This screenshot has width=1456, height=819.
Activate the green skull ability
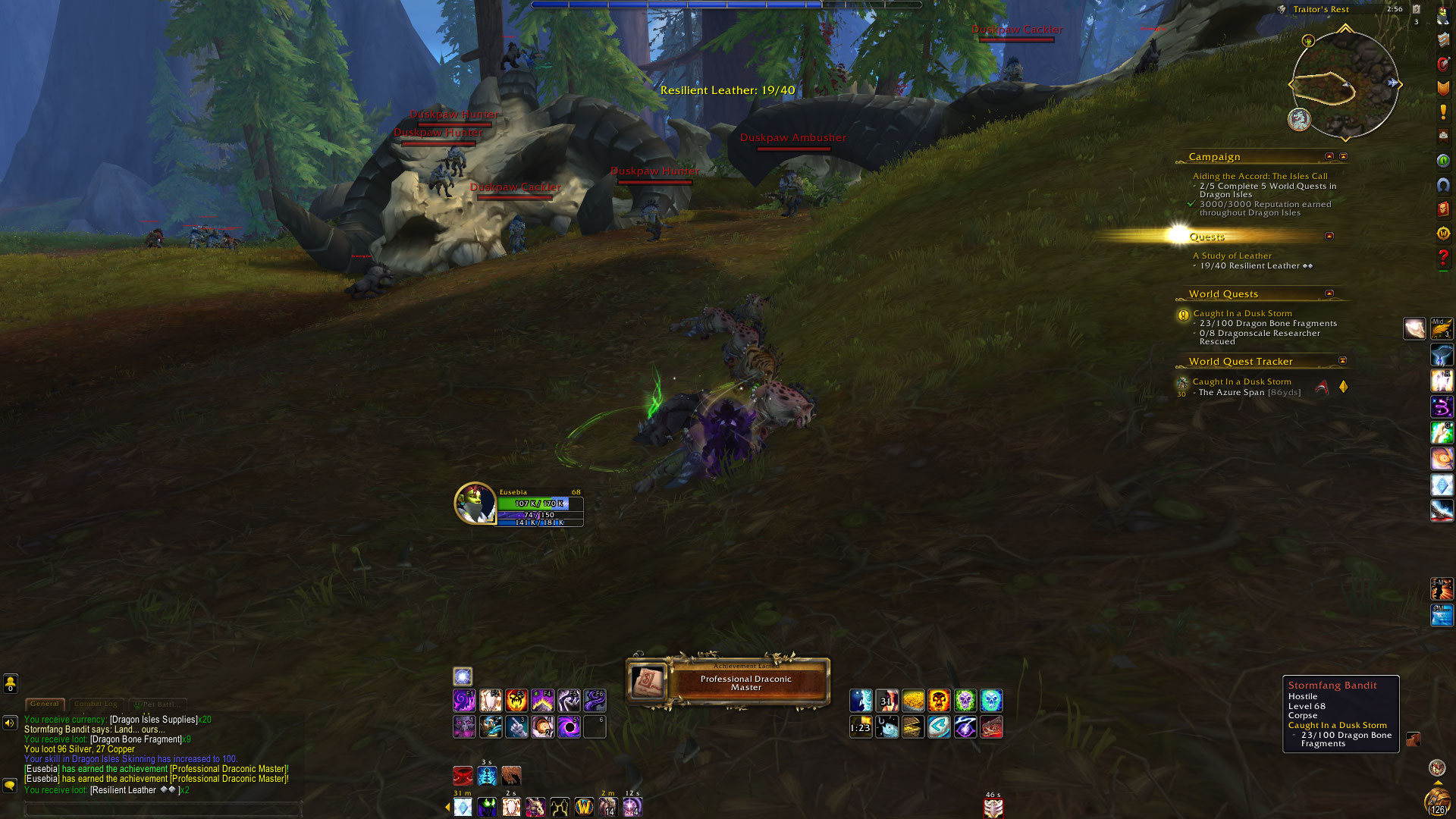click(965, 701)
